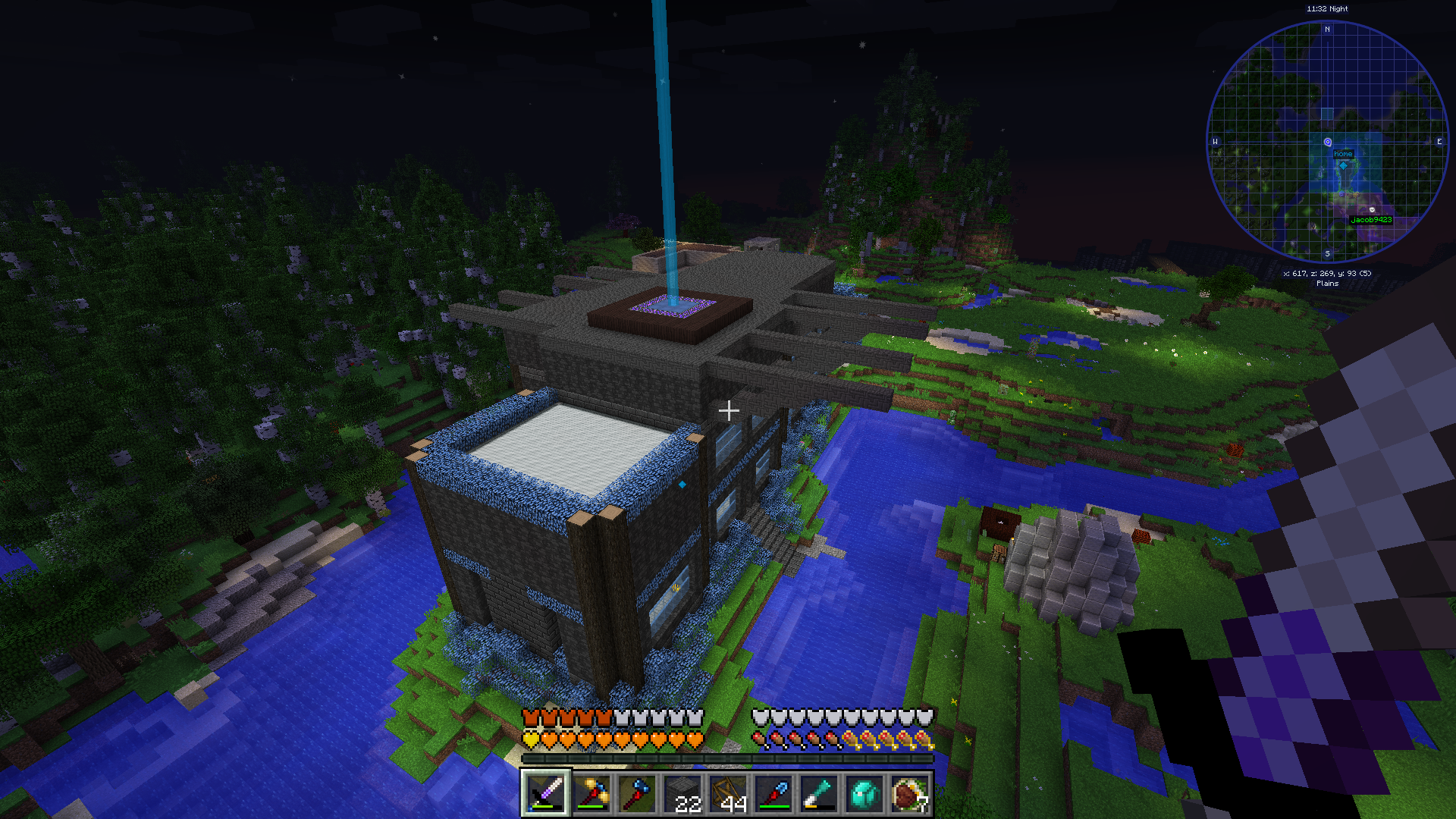Select the purple-bladed sword hotbar slot

pyautogui.click(x=546, y=794)
